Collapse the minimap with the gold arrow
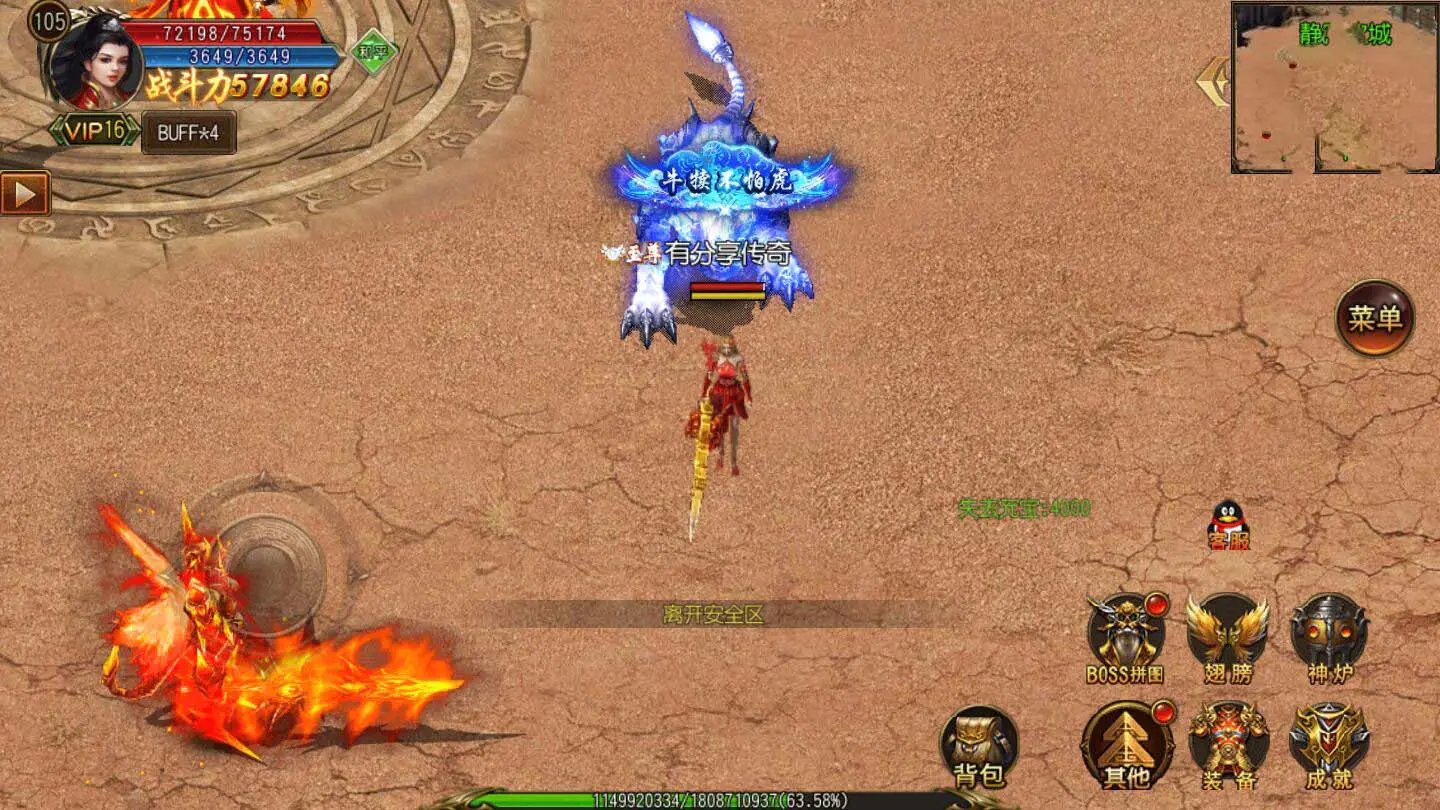This screenshot has height=810, width=1440. click(1213, 82)
